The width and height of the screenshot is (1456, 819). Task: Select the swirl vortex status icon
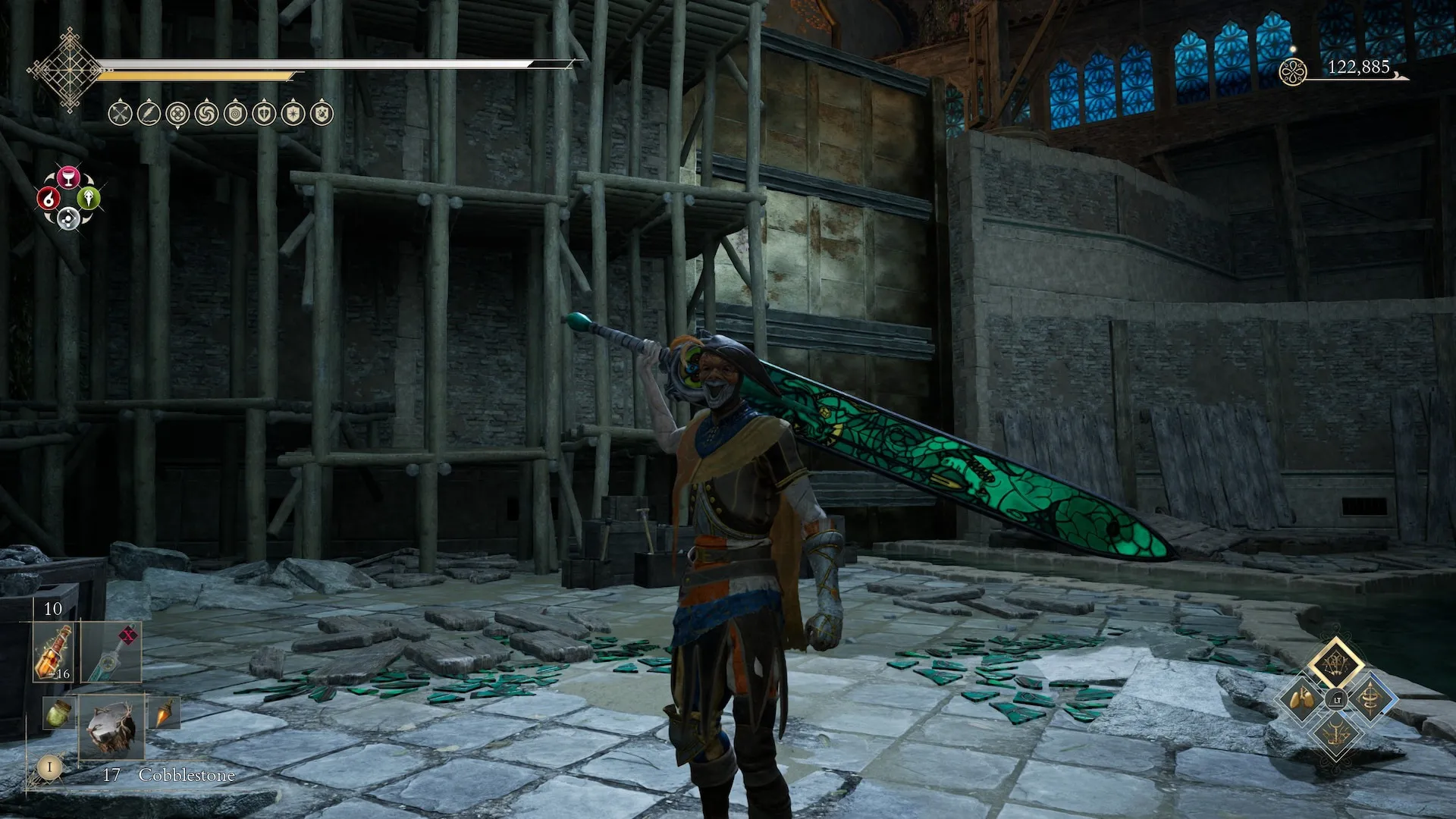[x=206, y=114]
